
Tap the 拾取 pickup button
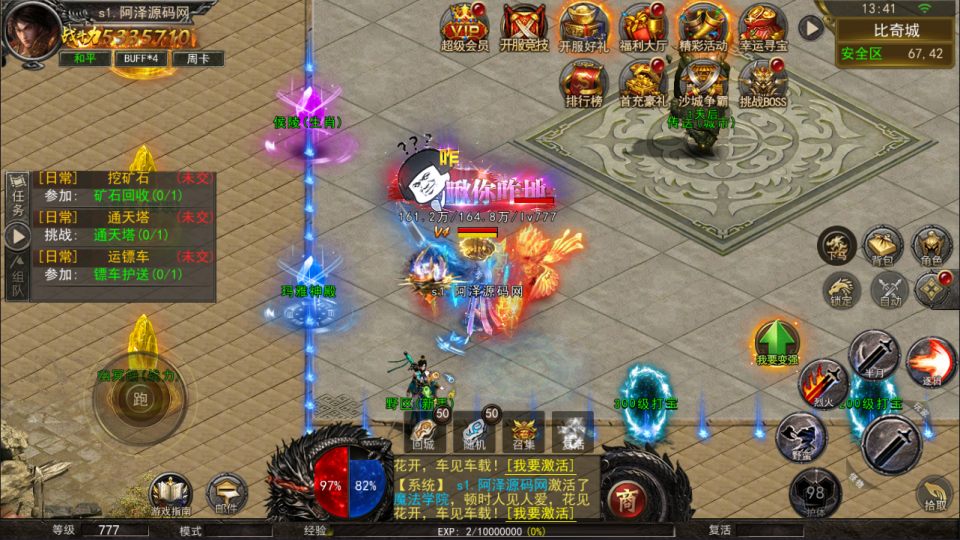coord(934,492)
